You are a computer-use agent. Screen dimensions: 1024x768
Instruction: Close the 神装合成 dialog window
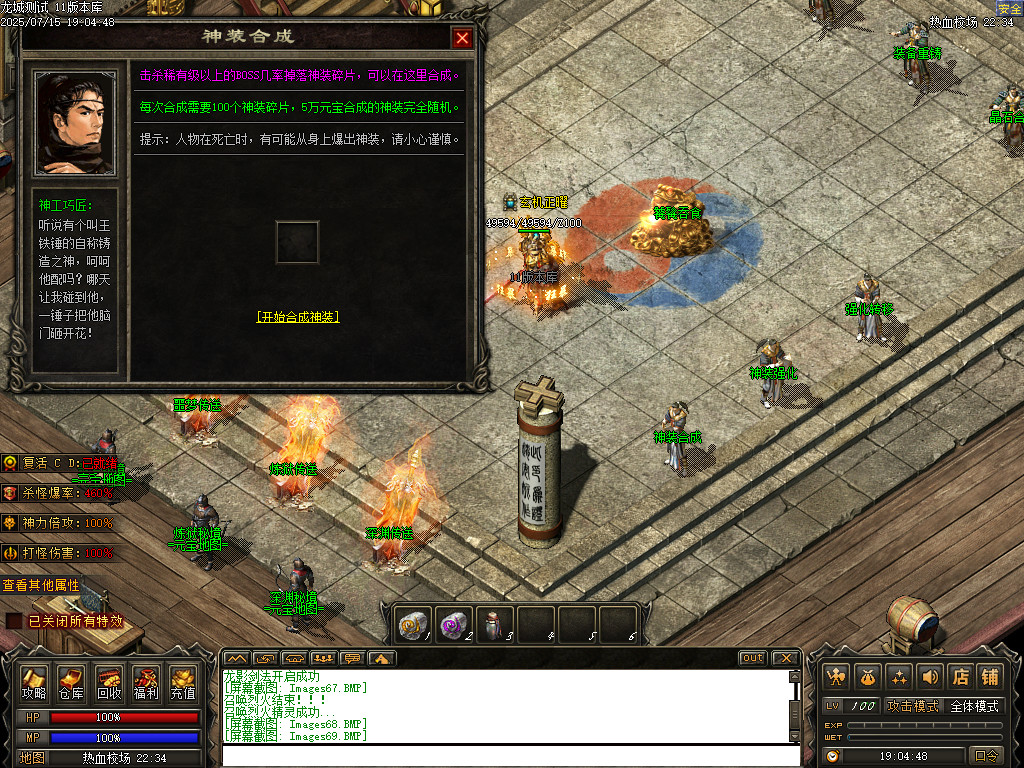point(462,38)
